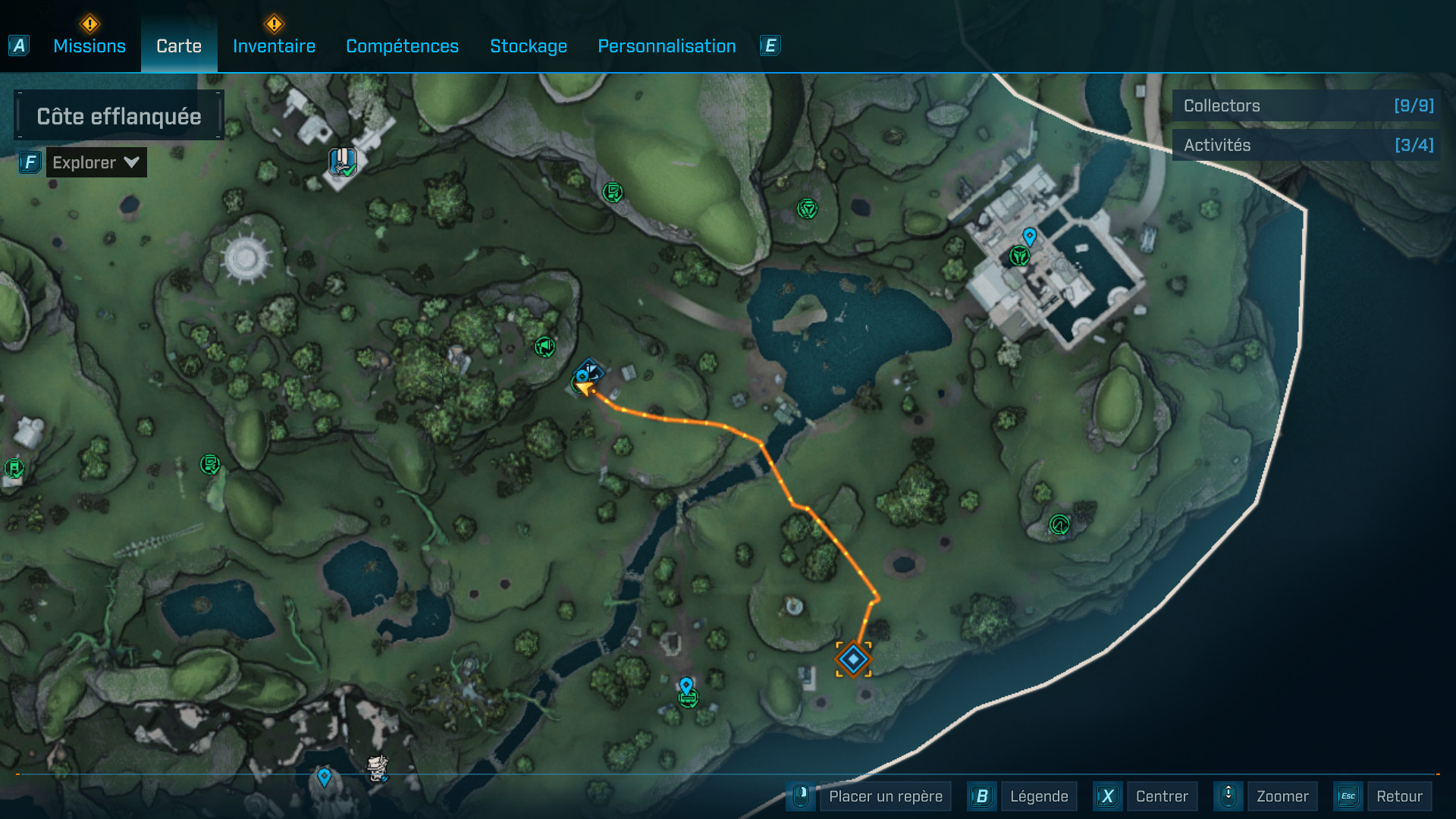Screen dimensions: 1456x819
Task: Select the megaphone activity marker
Action: (544, 347)
